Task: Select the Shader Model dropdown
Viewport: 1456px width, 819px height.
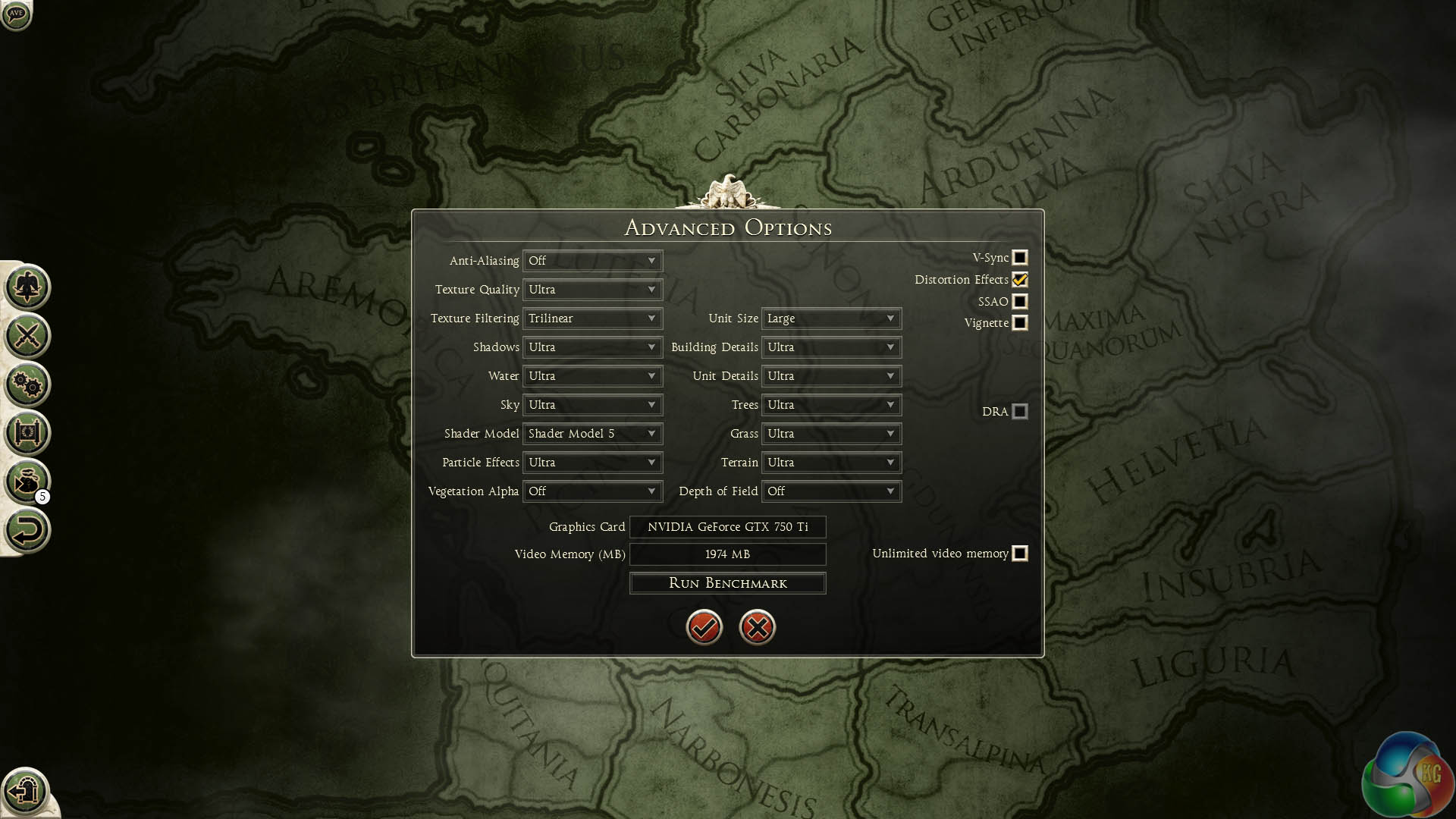Action: [x=592, y=434]
